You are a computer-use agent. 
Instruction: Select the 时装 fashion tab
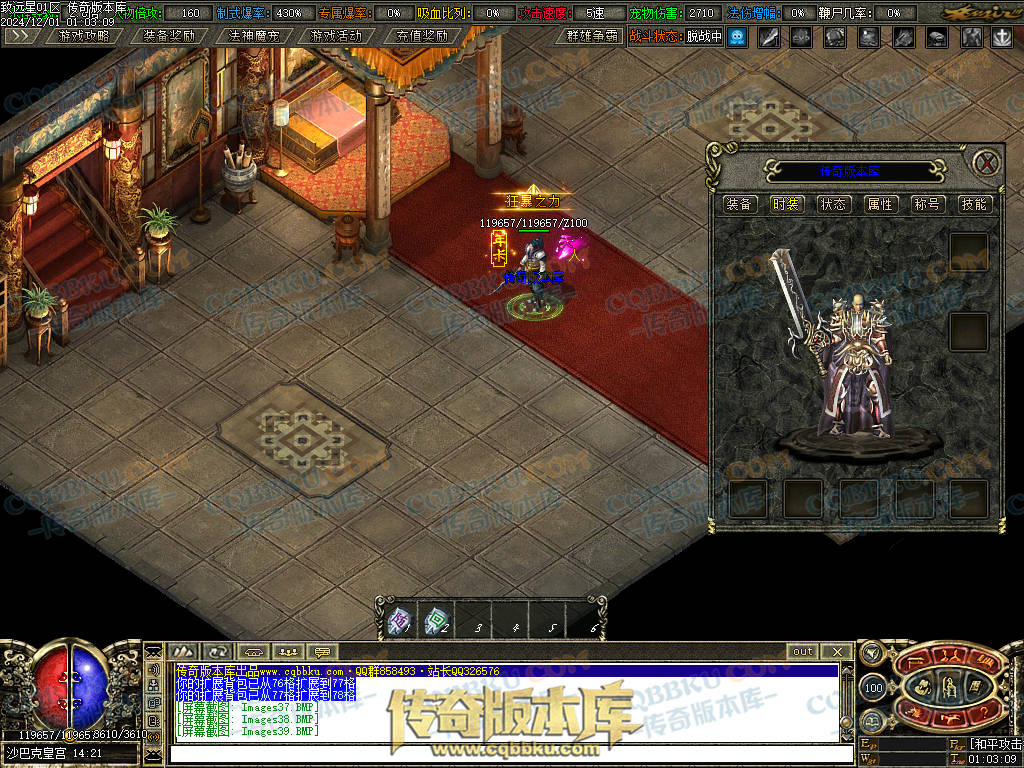coord(786,204)
